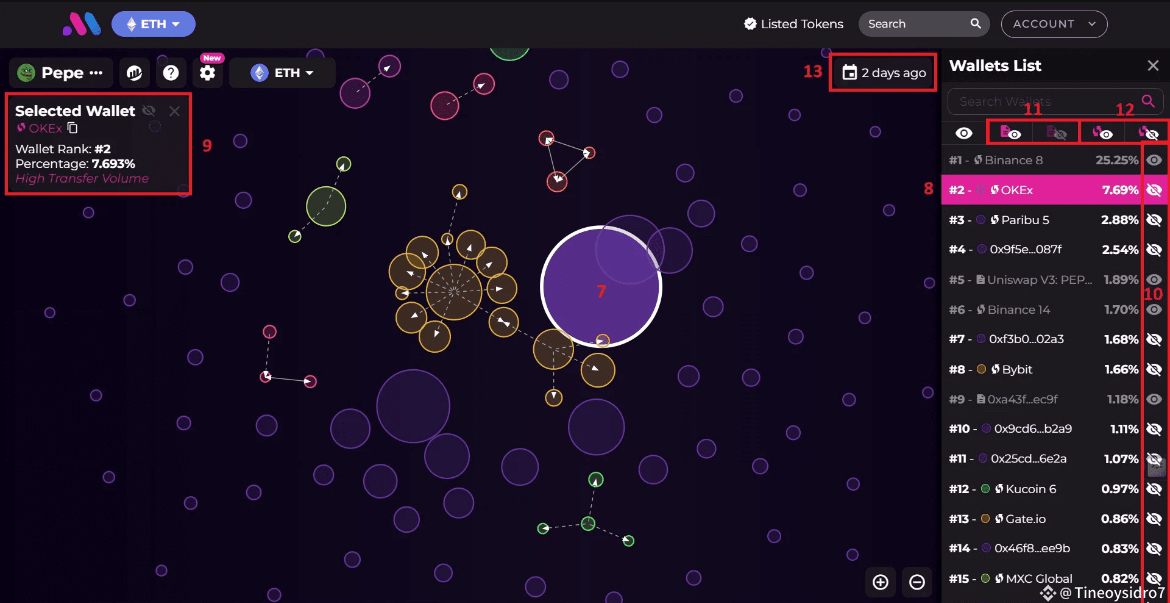Image resolution: width=1170 pixels, height=603 pixels.
Task: Toggle visibility for the OKEx wallet row
Action: point(1154,190)
